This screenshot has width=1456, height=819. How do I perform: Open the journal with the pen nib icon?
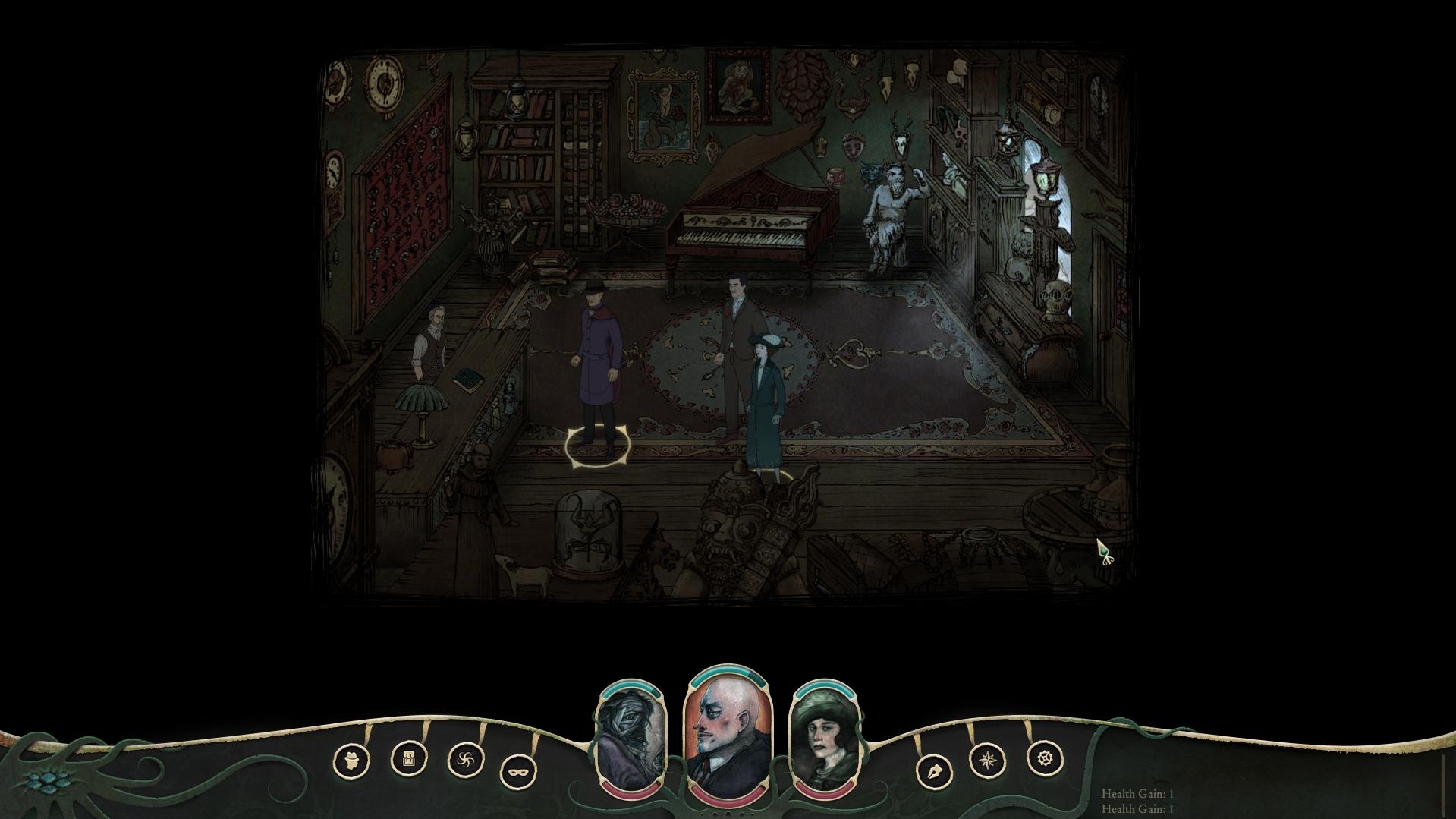pyautogui.click(x=934, y=772)
